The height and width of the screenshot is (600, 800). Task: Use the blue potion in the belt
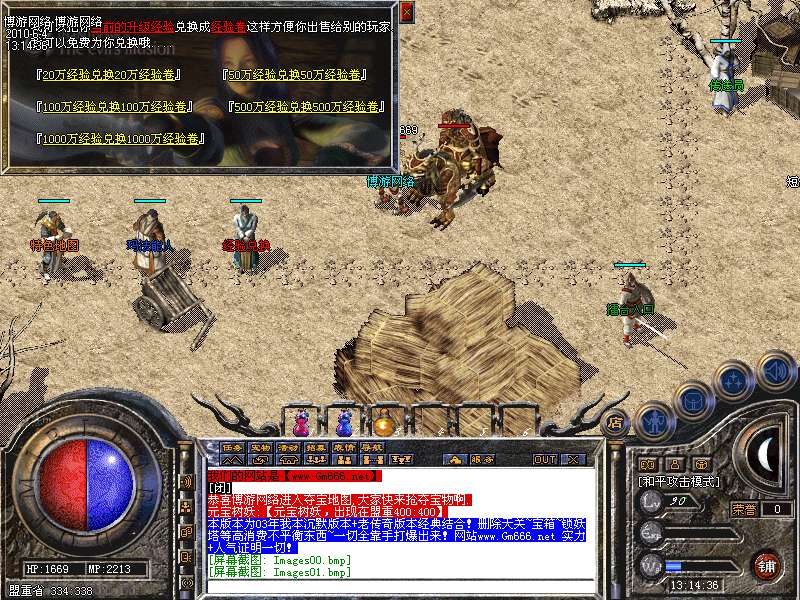(344, 420)
